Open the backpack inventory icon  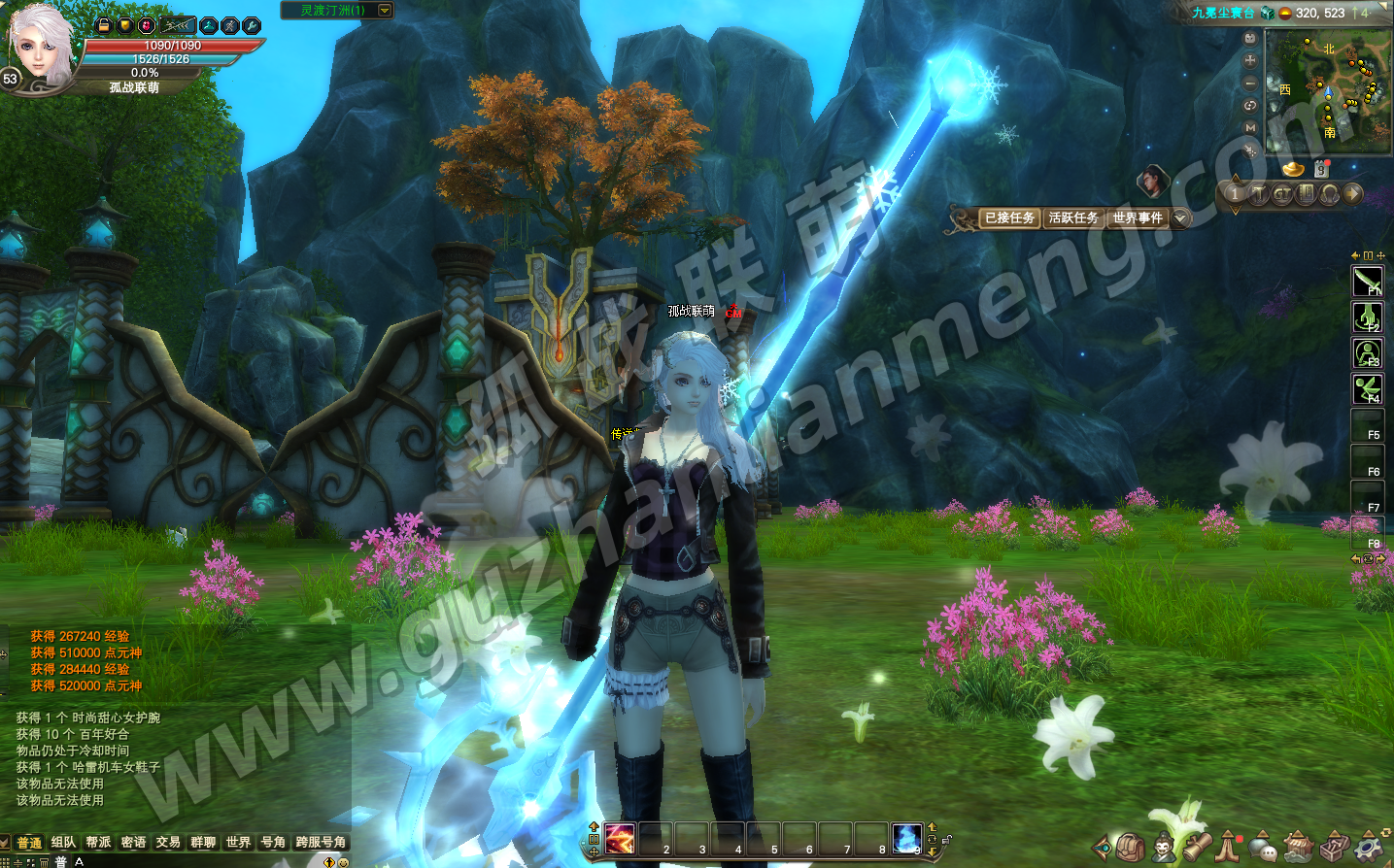pos(1130,847)
